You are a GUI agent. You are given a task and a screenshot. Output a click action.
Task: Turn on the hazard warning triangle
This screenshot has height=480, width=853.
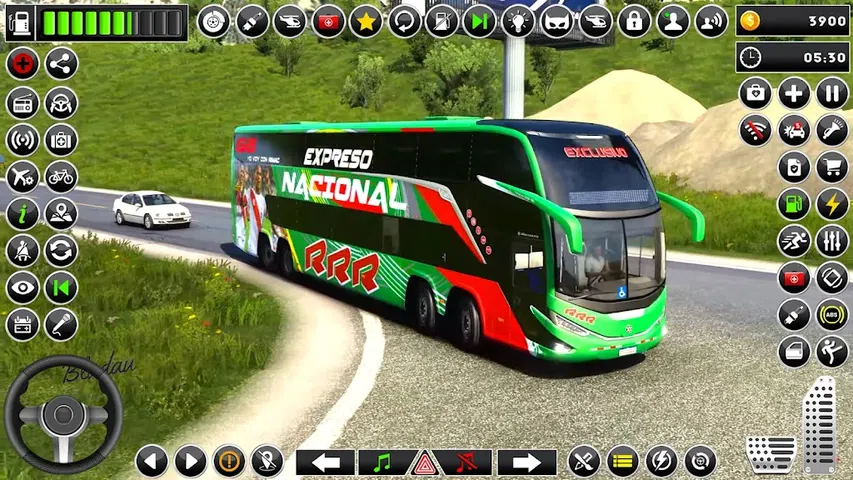click(425, 462)
